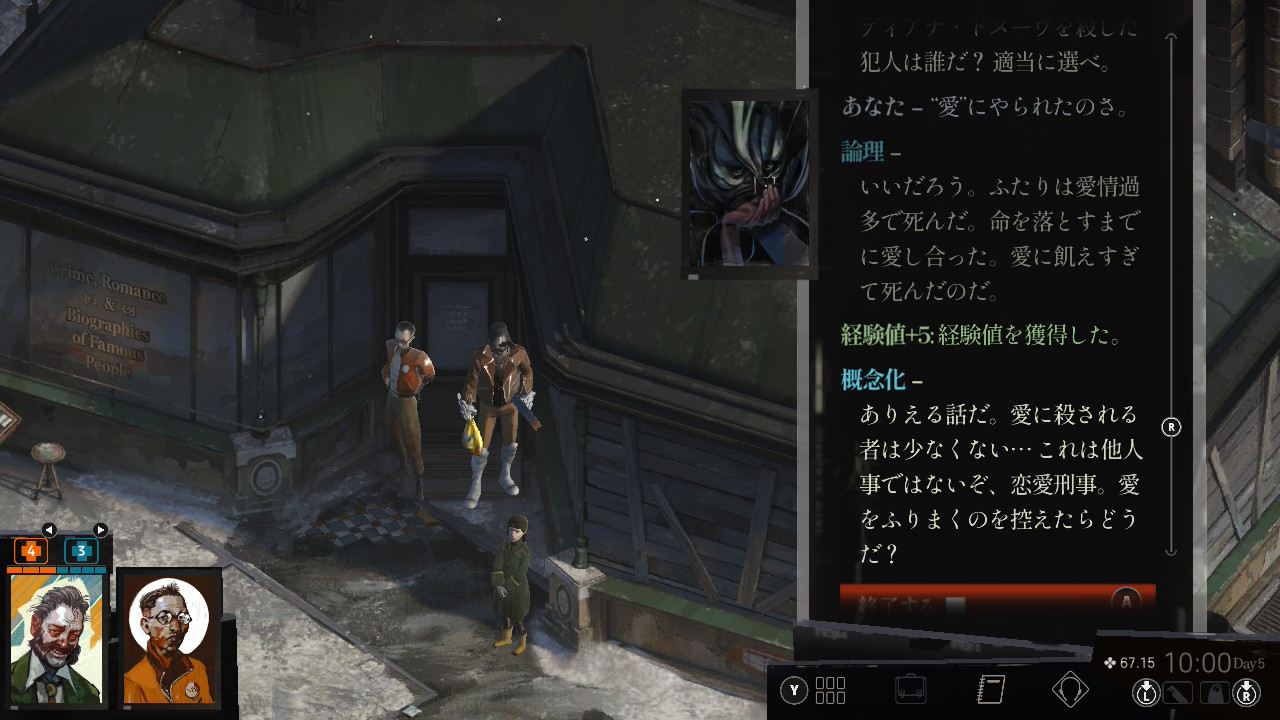Select the hand-held tool slot
This screenshot has height=720, width=1280.
click(x=1179, y=691)
